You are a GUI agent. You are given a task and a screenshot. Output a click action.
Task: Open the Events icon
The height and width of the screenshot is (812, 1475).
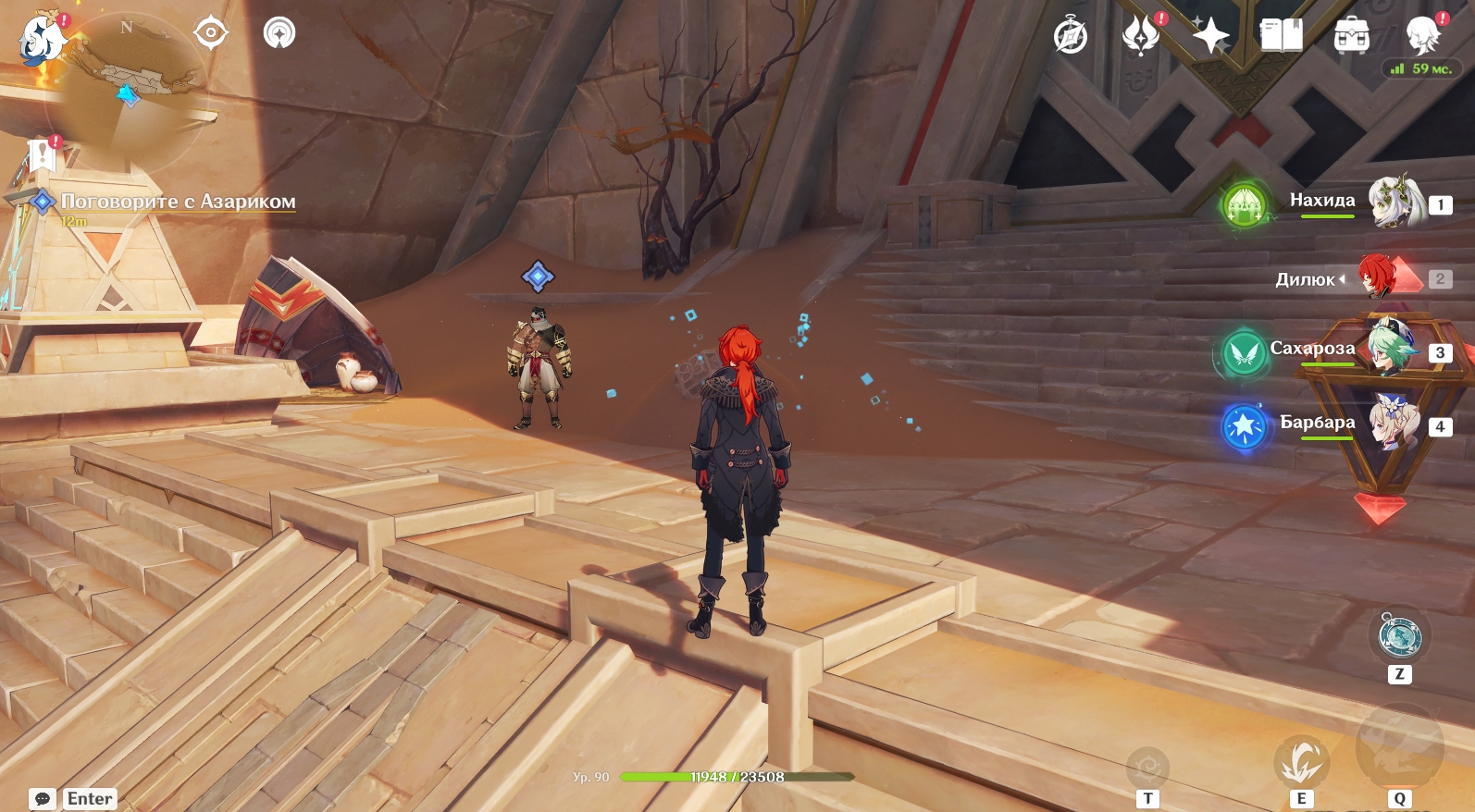1141,37
